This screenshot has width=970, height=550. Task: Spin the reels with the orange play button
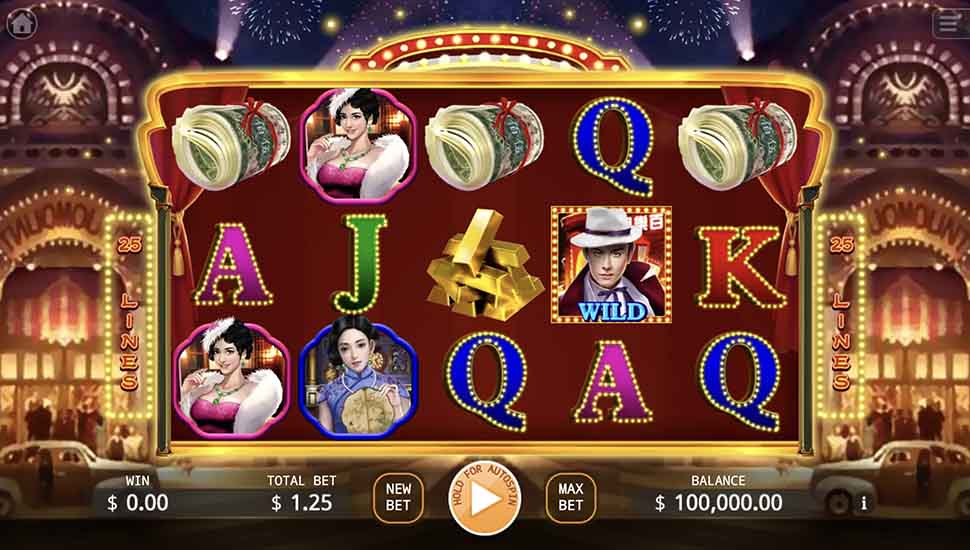click(x=484, y=499)
